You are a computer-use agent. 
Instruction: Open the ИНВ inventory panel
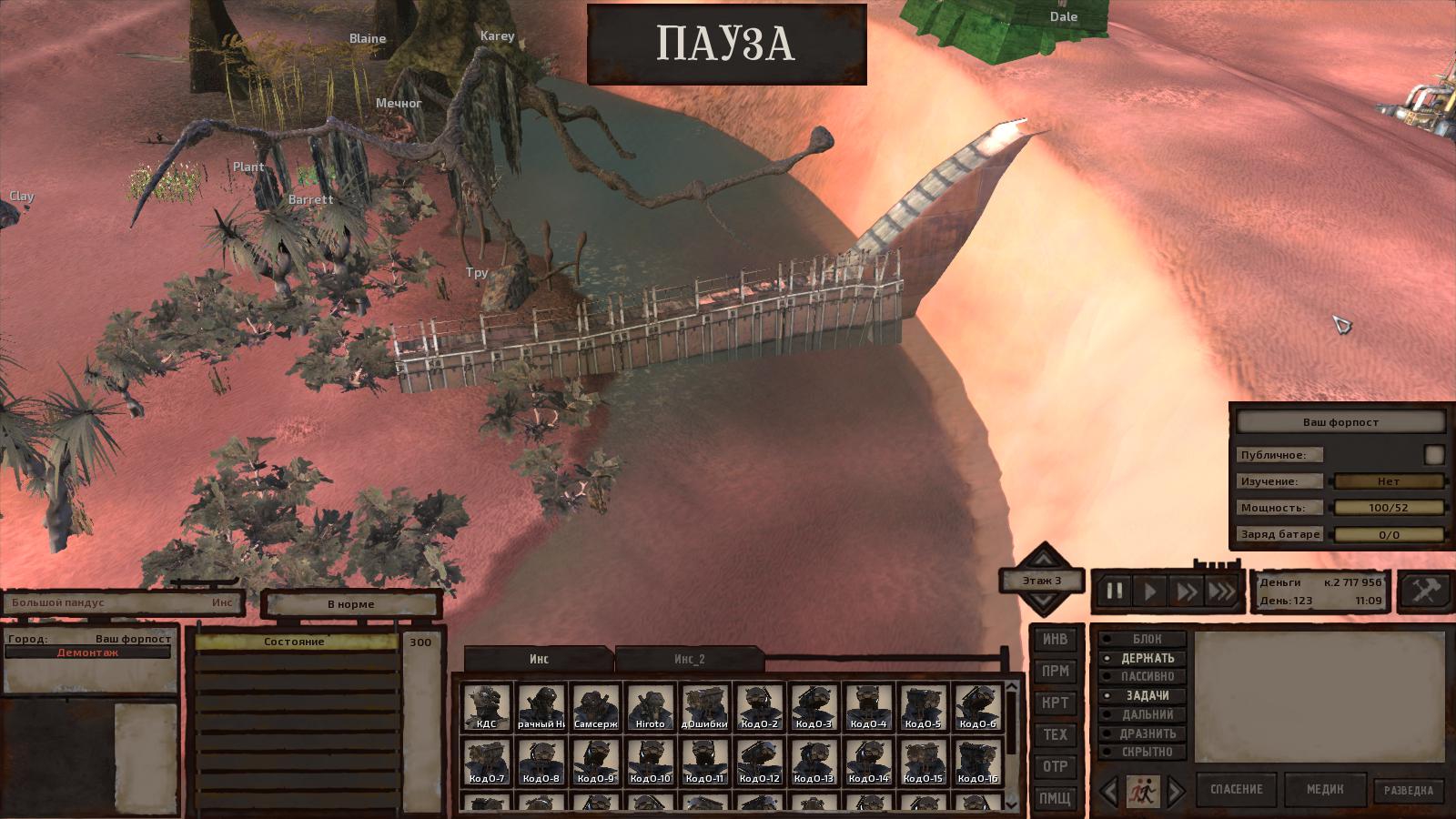pos(1055,640)
